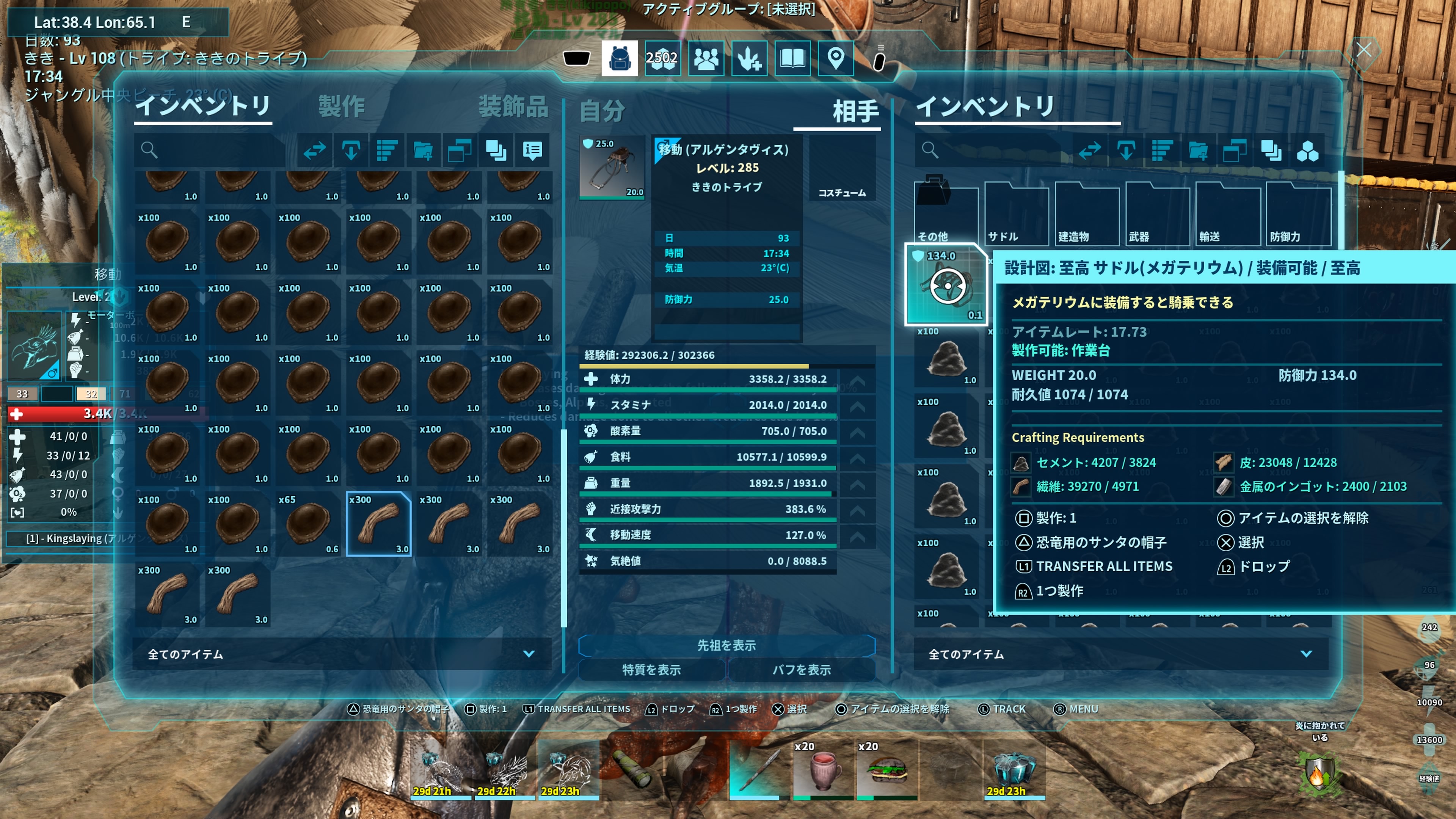The width and height of the screenshot is (1456, 819).
Task: Open the map pin tab icon
Action: 835,58
